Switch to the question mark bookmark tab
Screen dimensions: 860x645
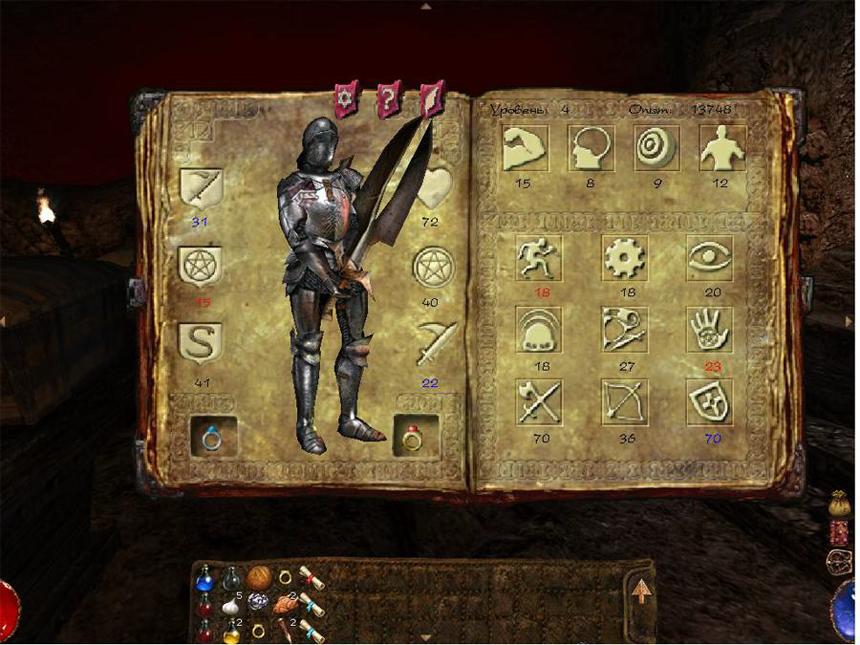pos(389,99)
